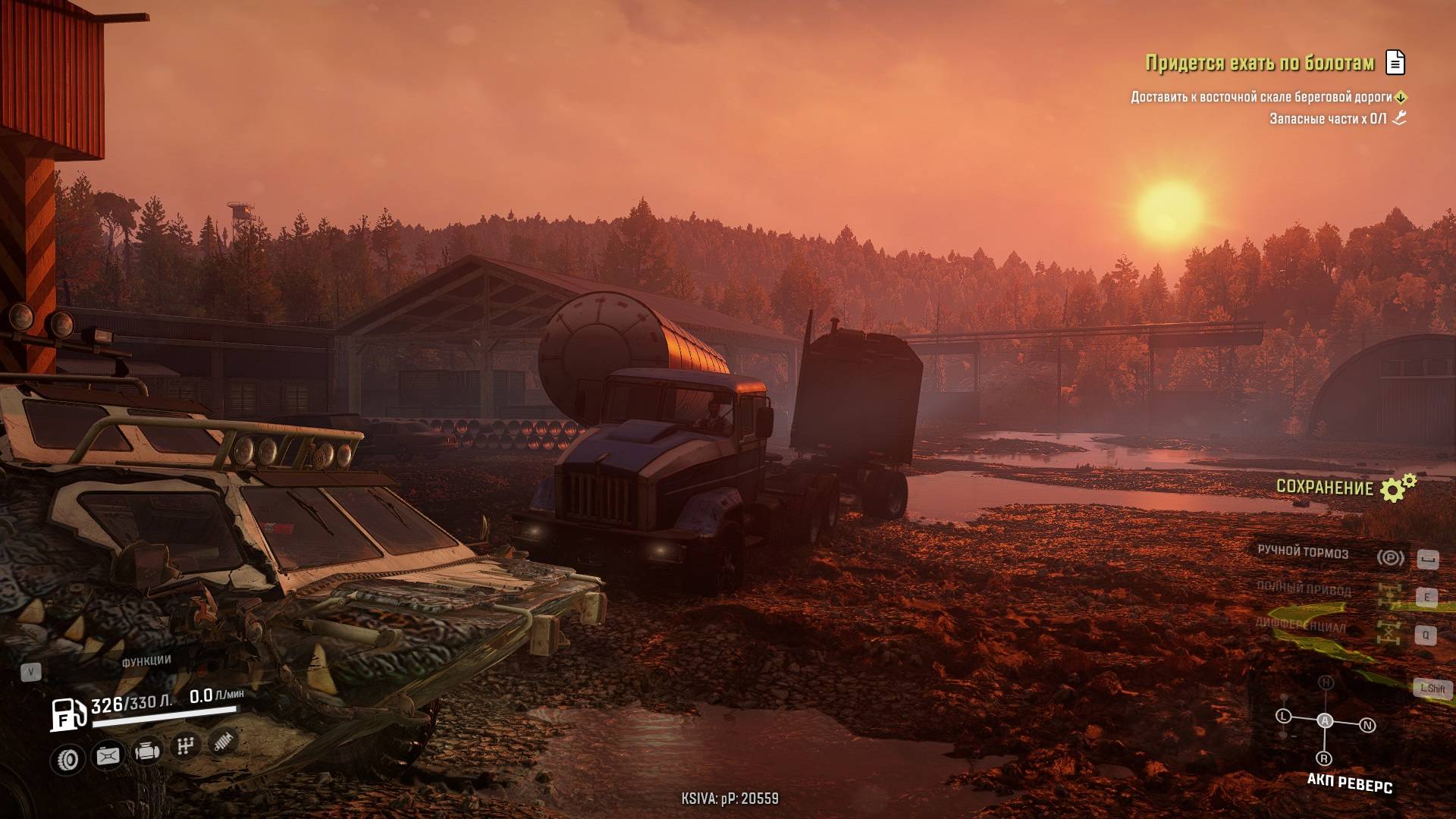Click the task document icon
The image size is (1456, 819).
point(1395,62)
